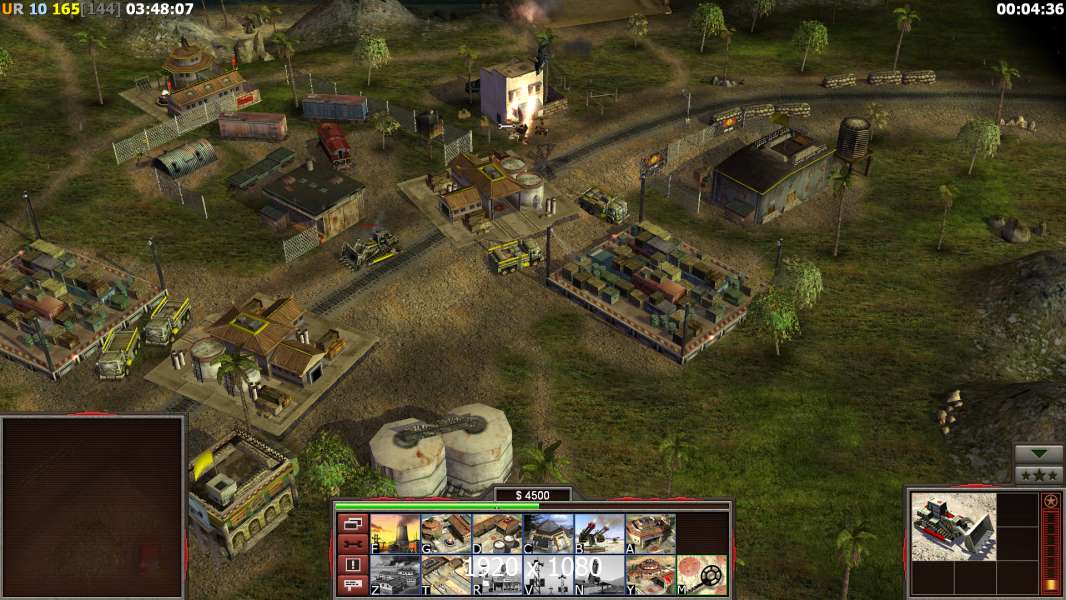Click the overlapping-windows button on command bar
This screenshot has width=1066, height=600.
(352, 523)
